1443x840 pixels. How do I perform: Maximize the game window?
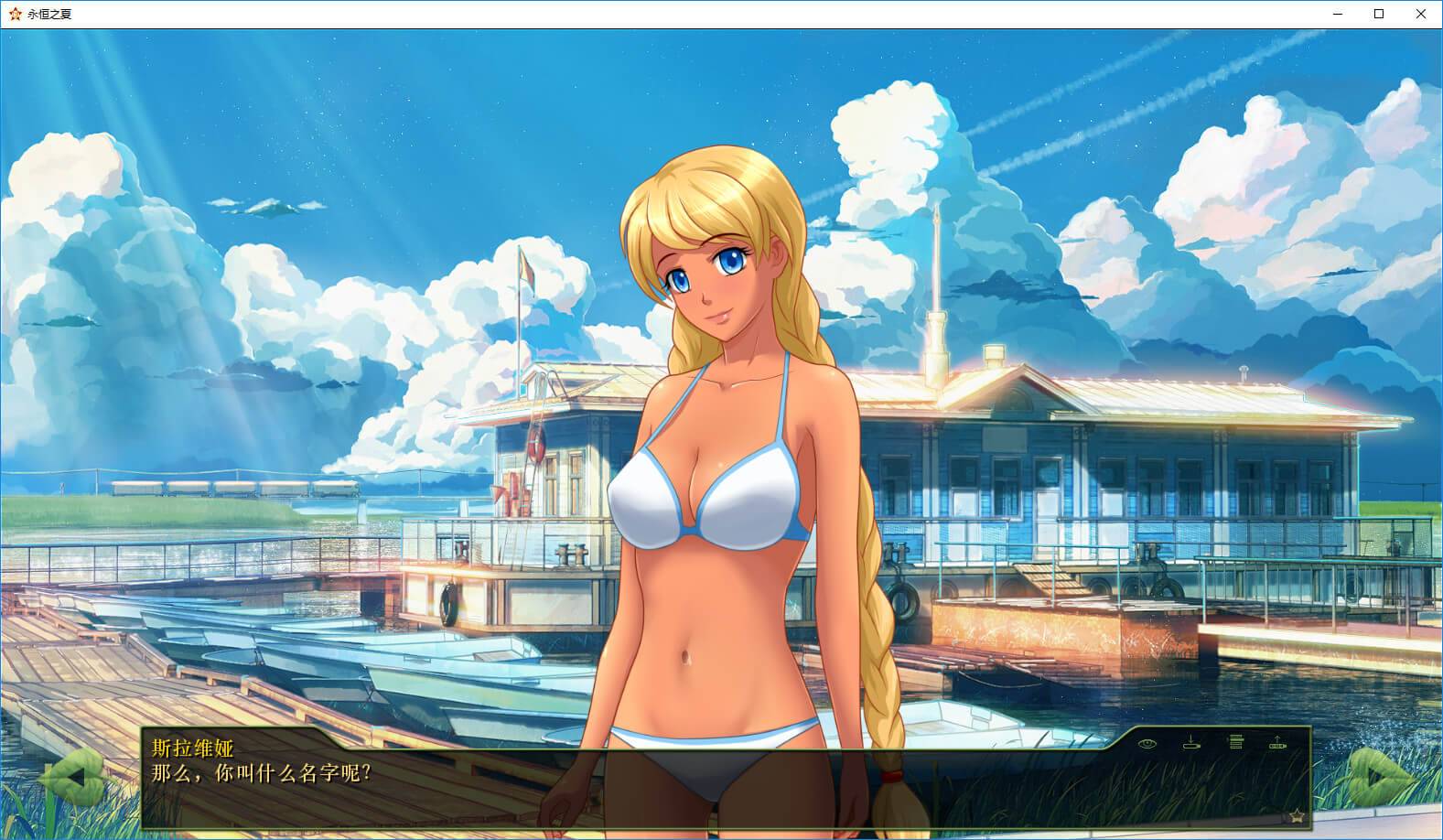click(x=1379, y=14)
